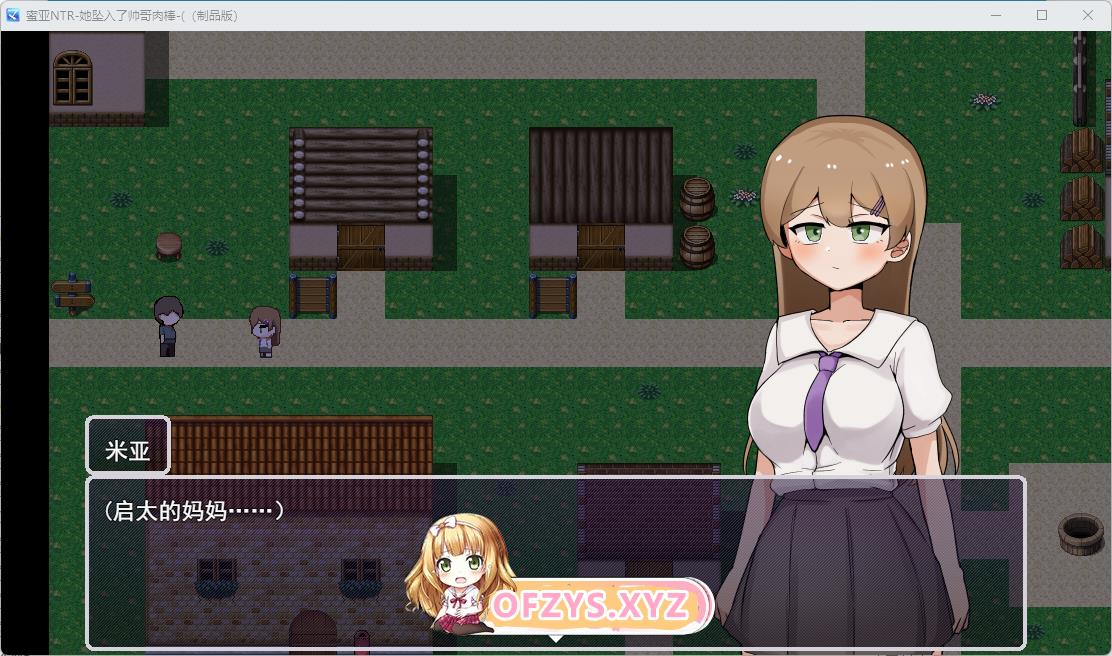Close the game window
The height and width of the screenshot is (656, 1112).
[1088, 15]
